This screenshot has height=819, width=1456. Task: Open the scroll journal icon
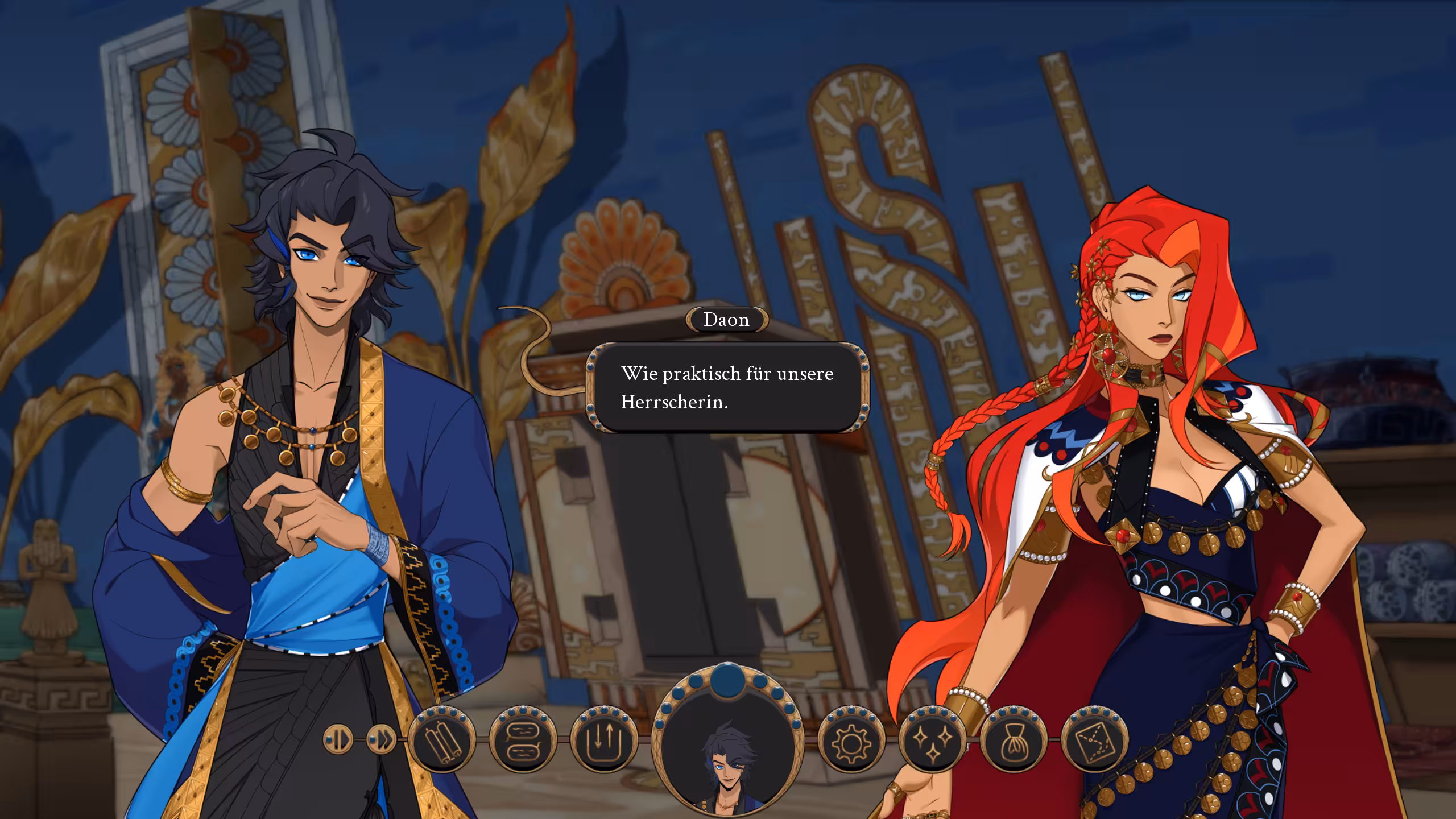pos(442,739)
